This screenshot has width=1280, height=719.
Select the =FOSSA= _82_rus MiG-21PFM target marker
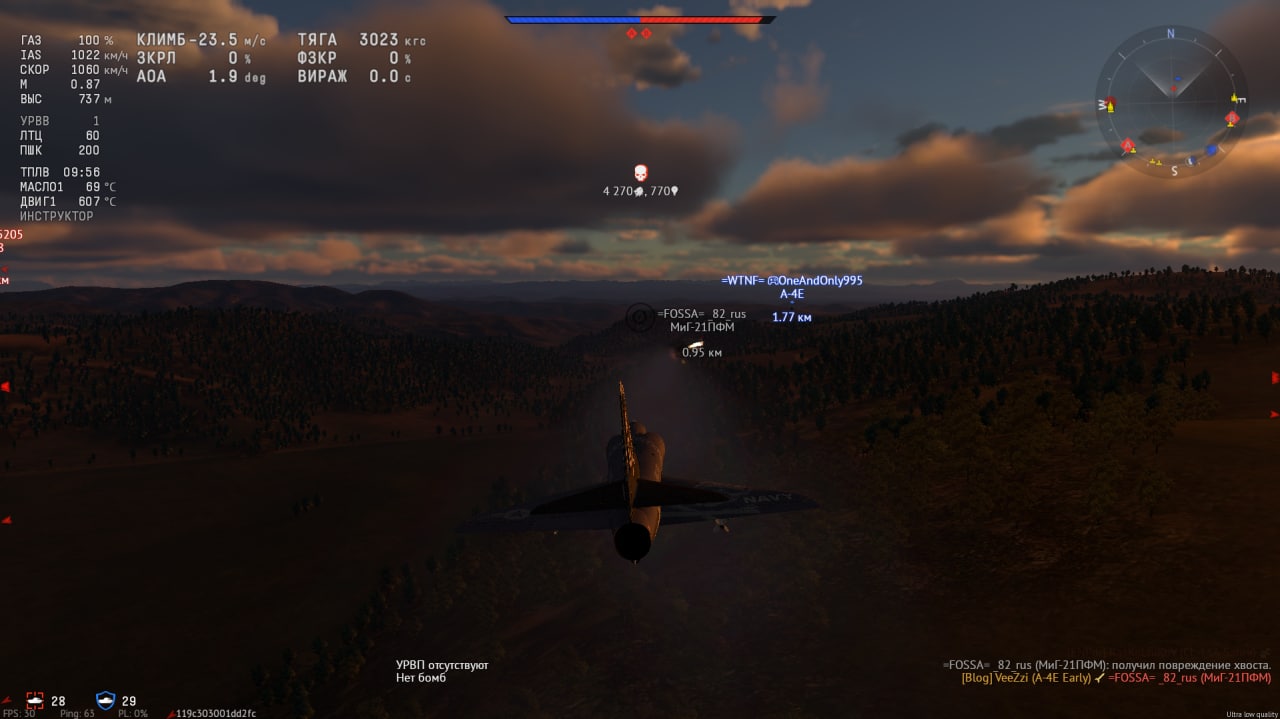pyautogui.click(x=638, y=318)
